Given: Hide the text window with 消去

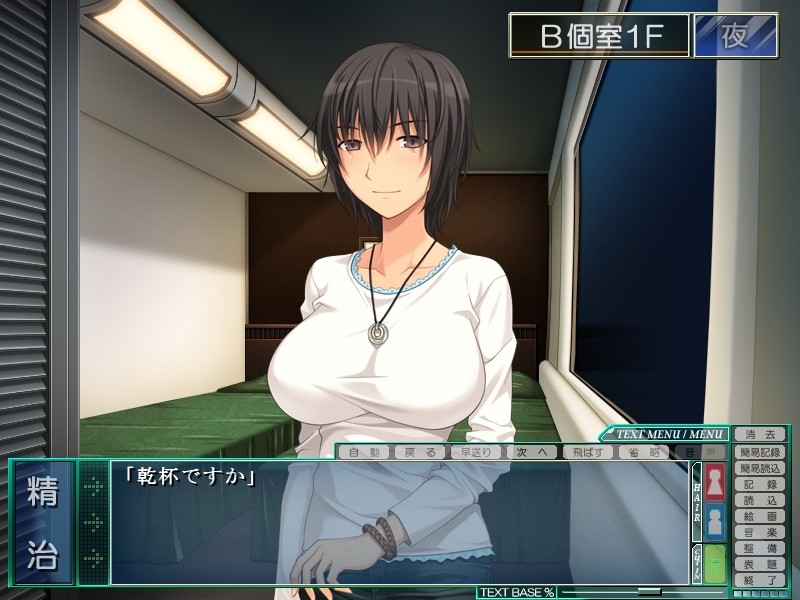Looking at the screenshot, I should pyautogui.click(x=760, y=434).
